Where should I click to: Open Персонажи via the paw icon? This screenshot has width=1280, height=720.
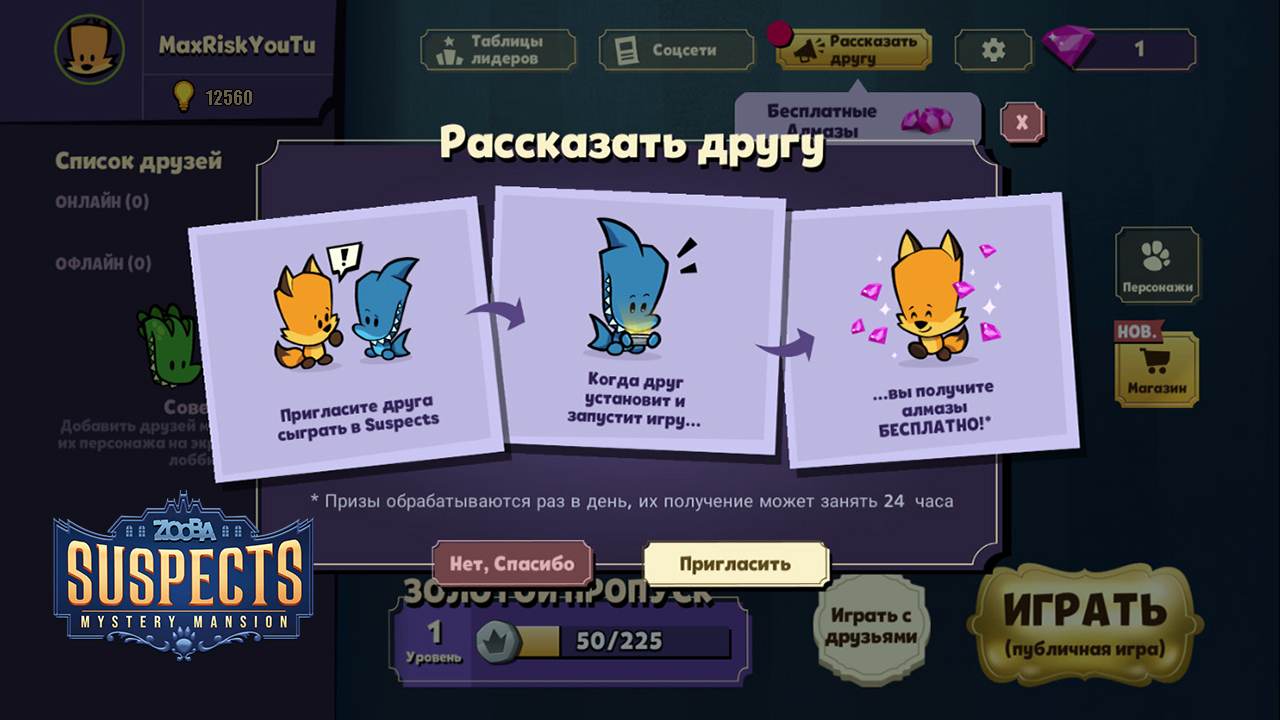[1155, 255]
